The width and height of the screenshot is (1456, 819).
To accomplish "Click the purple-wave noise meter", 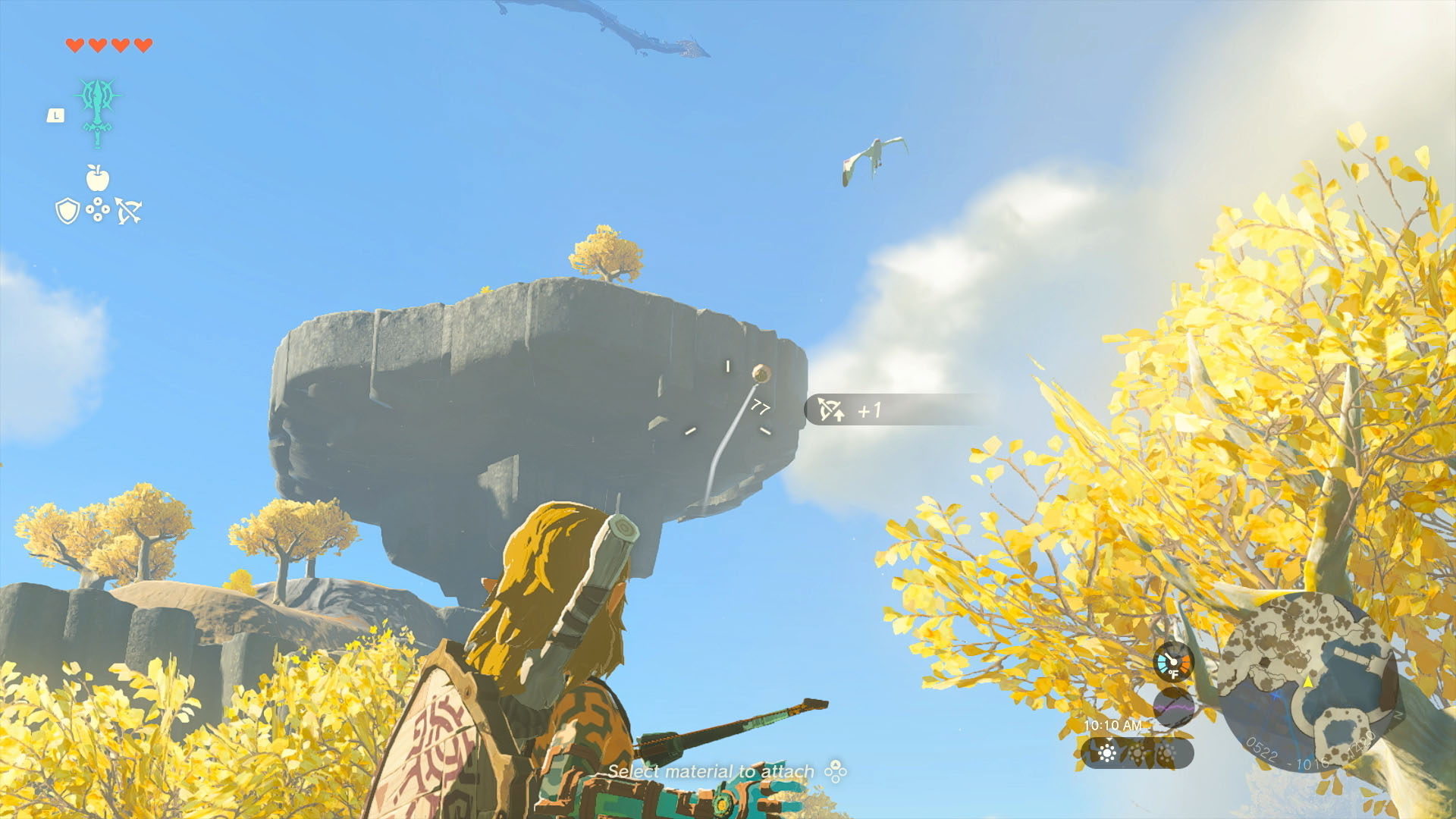I will [1173, 707].
